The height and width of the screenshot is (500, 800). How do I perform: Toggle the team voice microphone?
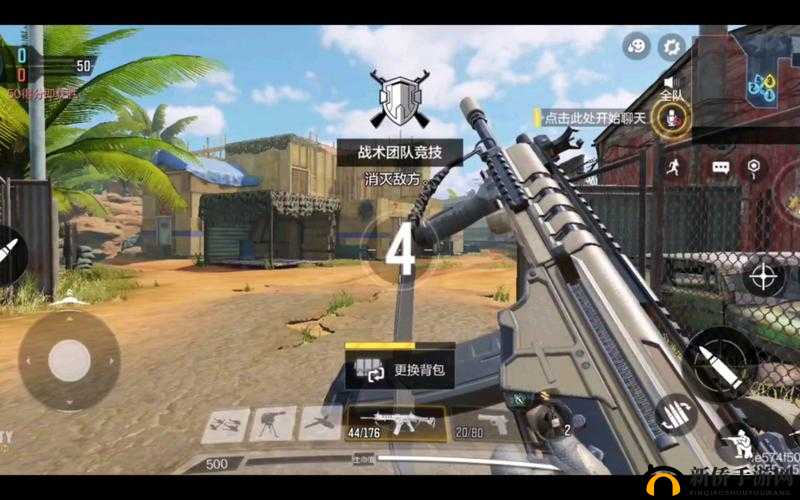671,118
